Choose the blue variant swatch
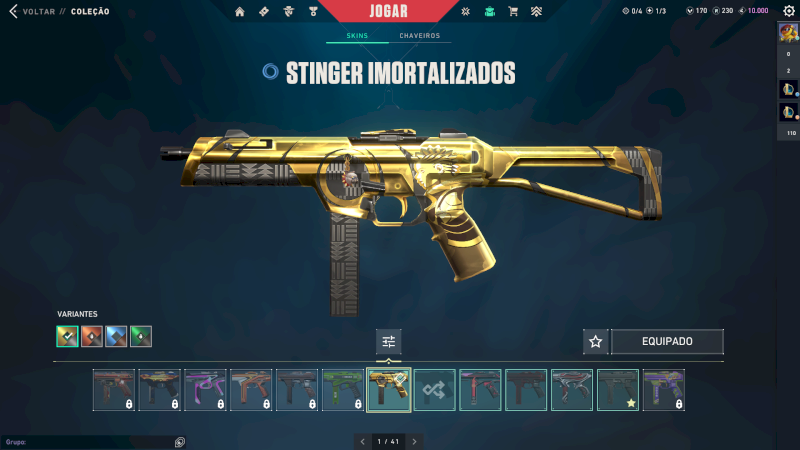Image resolution: width=800 pixels, height=450 pixels. point(116,337)
